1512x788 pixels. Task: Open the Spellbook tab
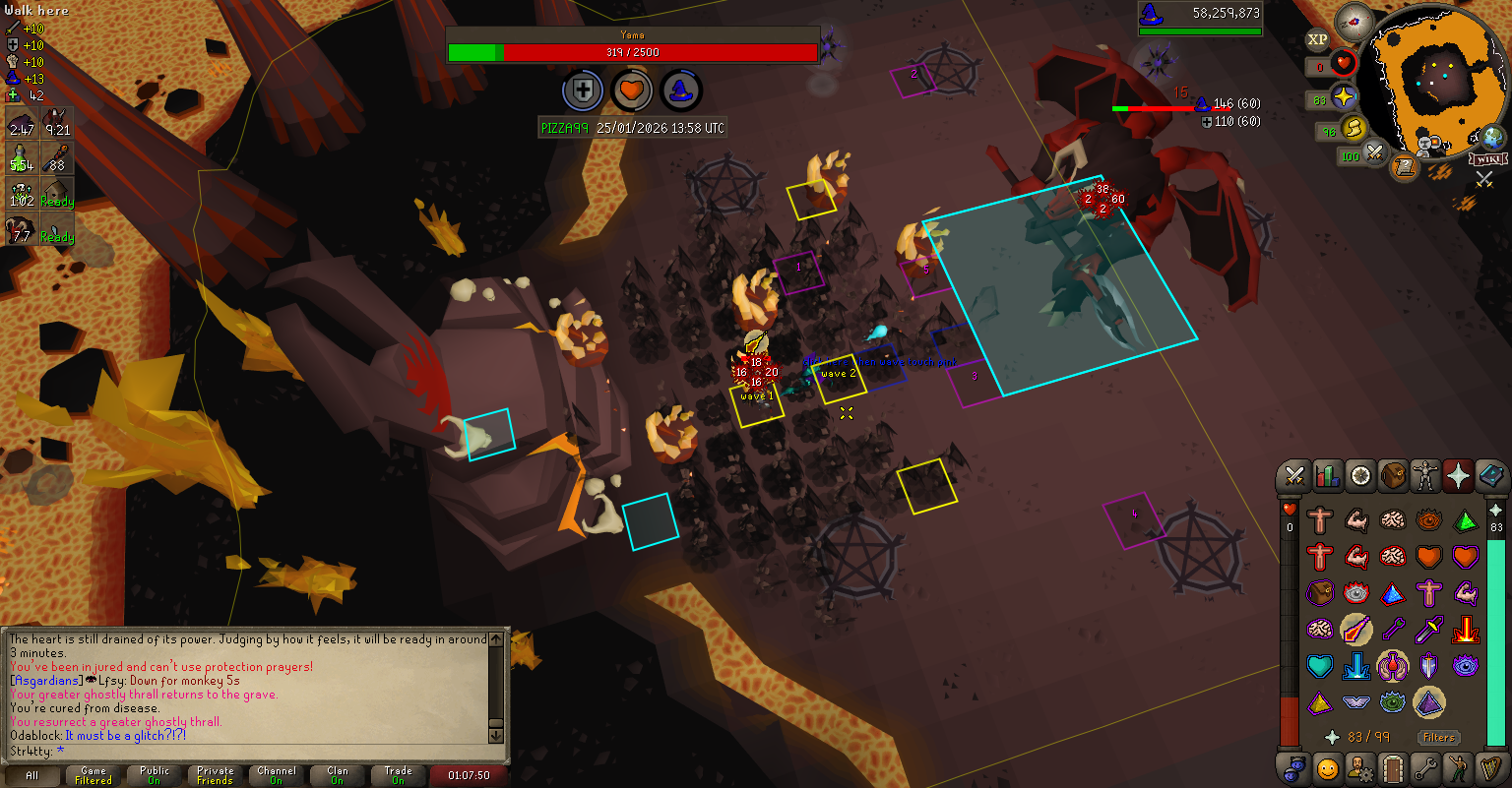point(1489,476)
